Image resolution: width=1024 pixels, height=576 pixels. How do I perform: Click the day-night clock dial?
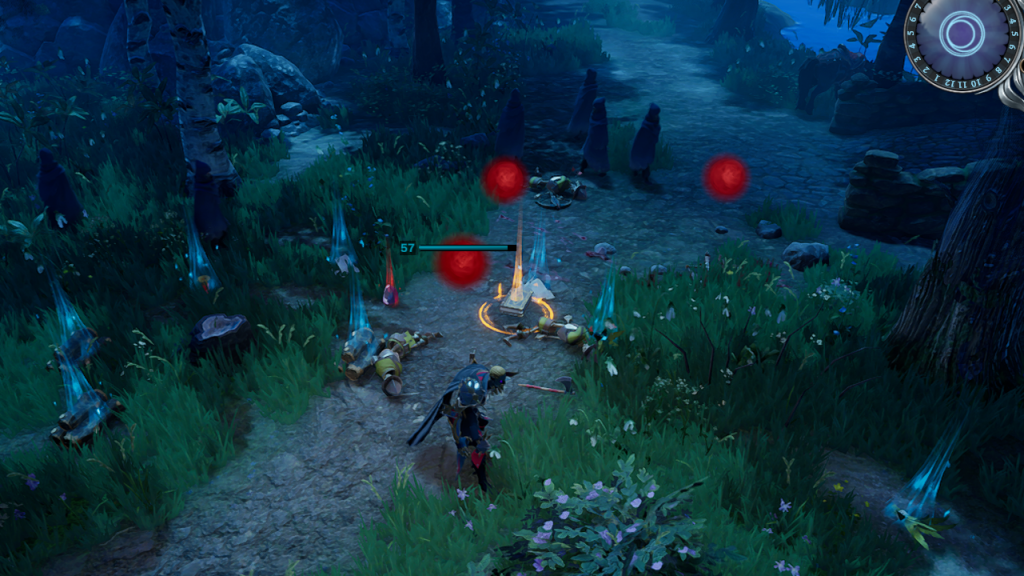963,35
